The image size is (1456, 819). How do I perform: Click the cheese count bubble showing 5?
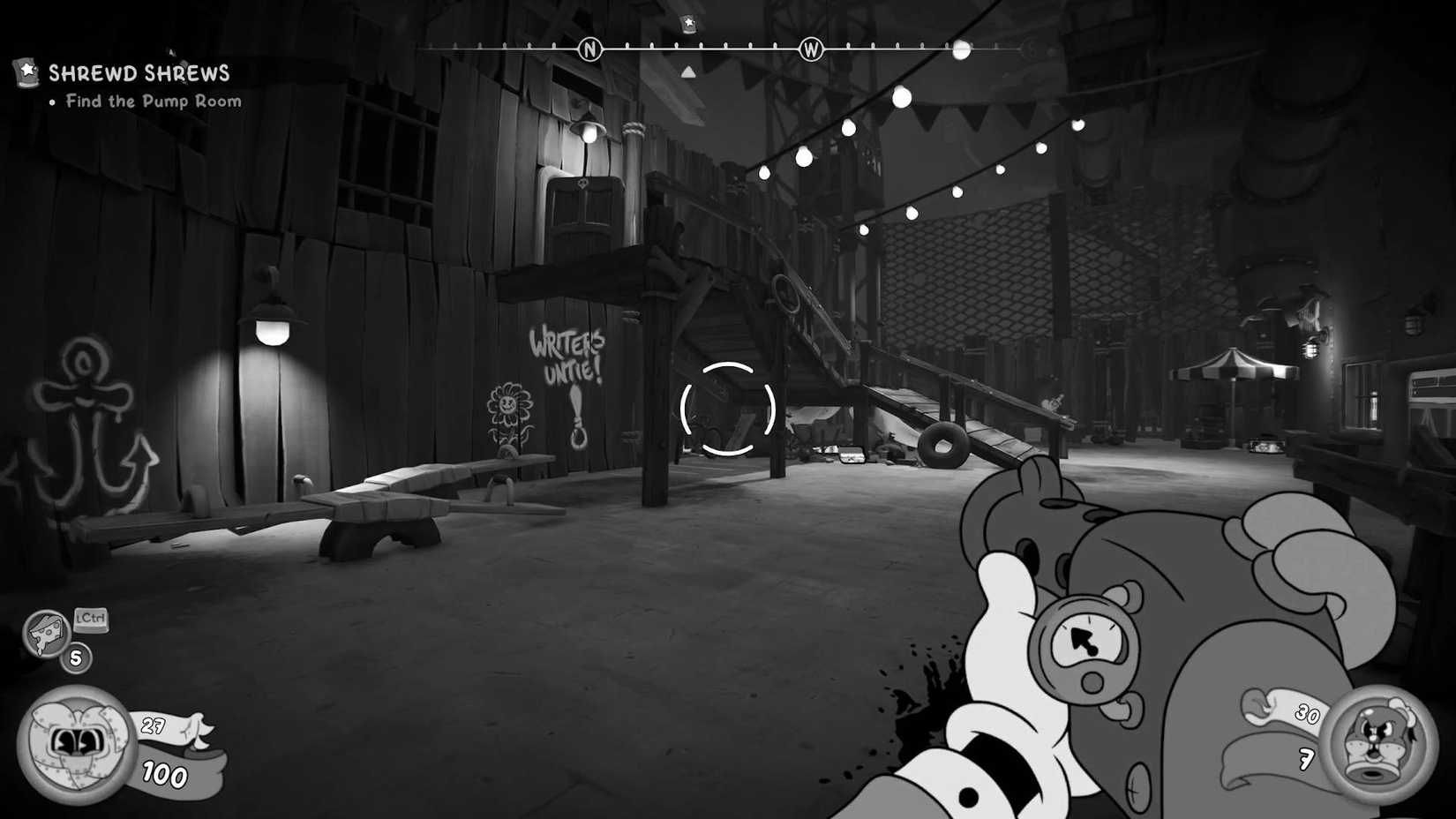[x=75, y=657]
